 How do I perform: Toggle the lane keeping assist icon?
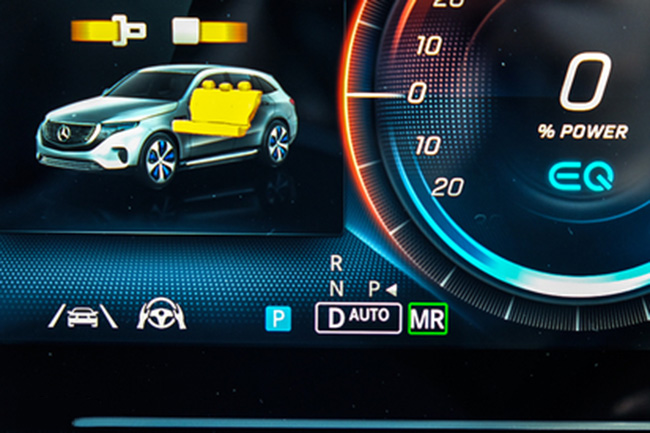tap(83, 317)
